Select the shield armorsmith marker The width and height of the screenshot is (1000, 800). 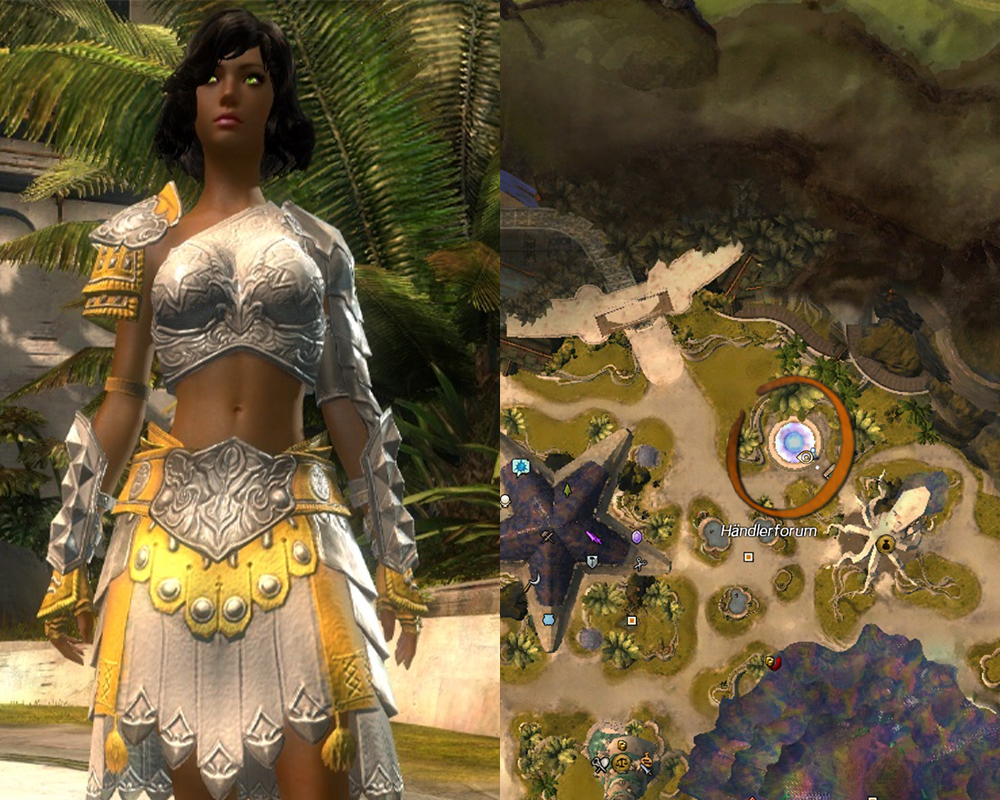pyautogui.click(x=592, y=563)
